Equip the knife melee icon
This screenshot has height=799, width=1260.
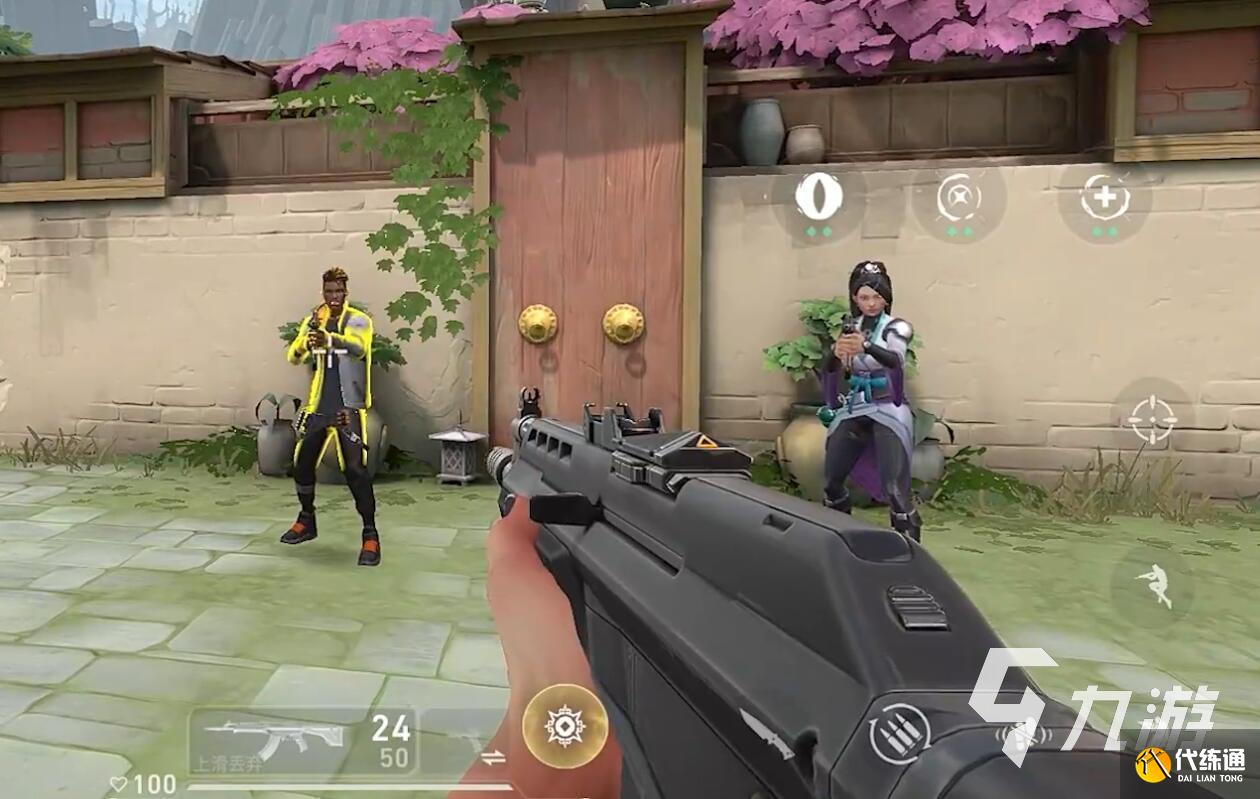[x=766, y=732]
